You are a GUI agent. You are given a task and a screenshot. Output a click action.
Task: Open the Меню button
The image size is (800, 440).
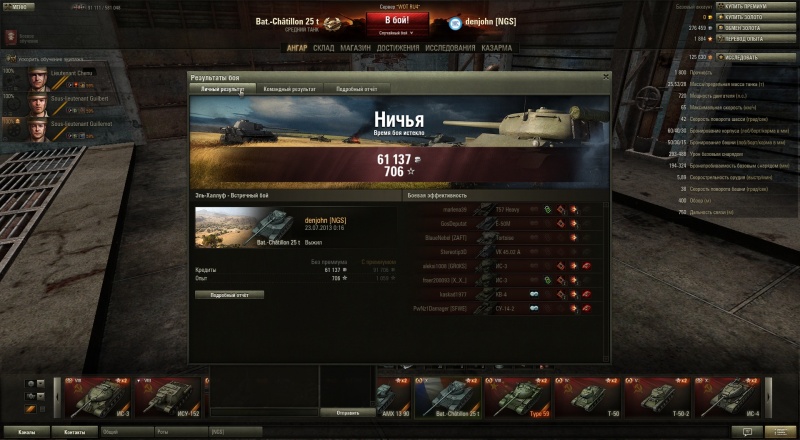[x=20, y=6]
